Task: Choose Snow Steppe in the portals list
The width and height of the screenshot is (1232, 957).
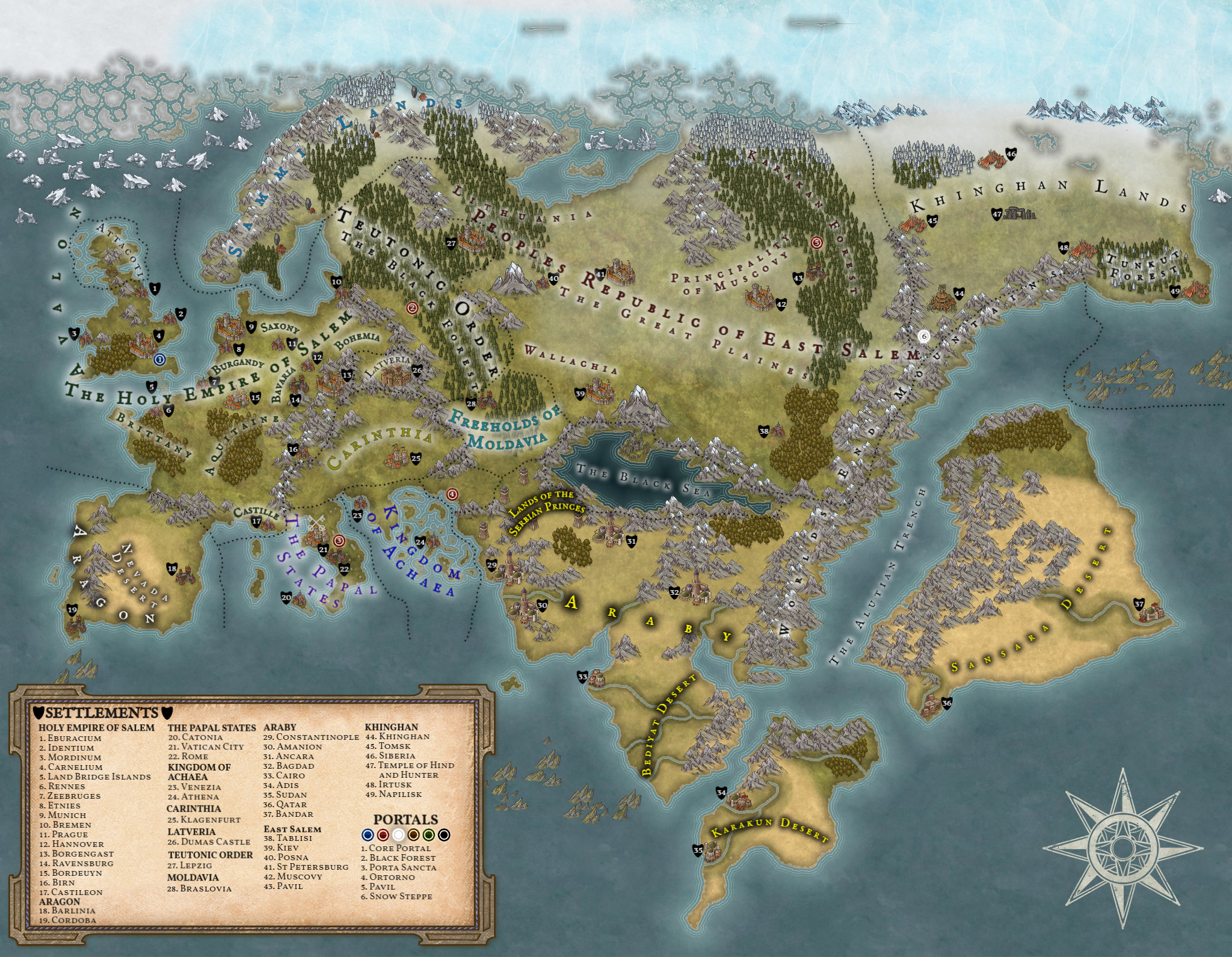Action: 397,896
